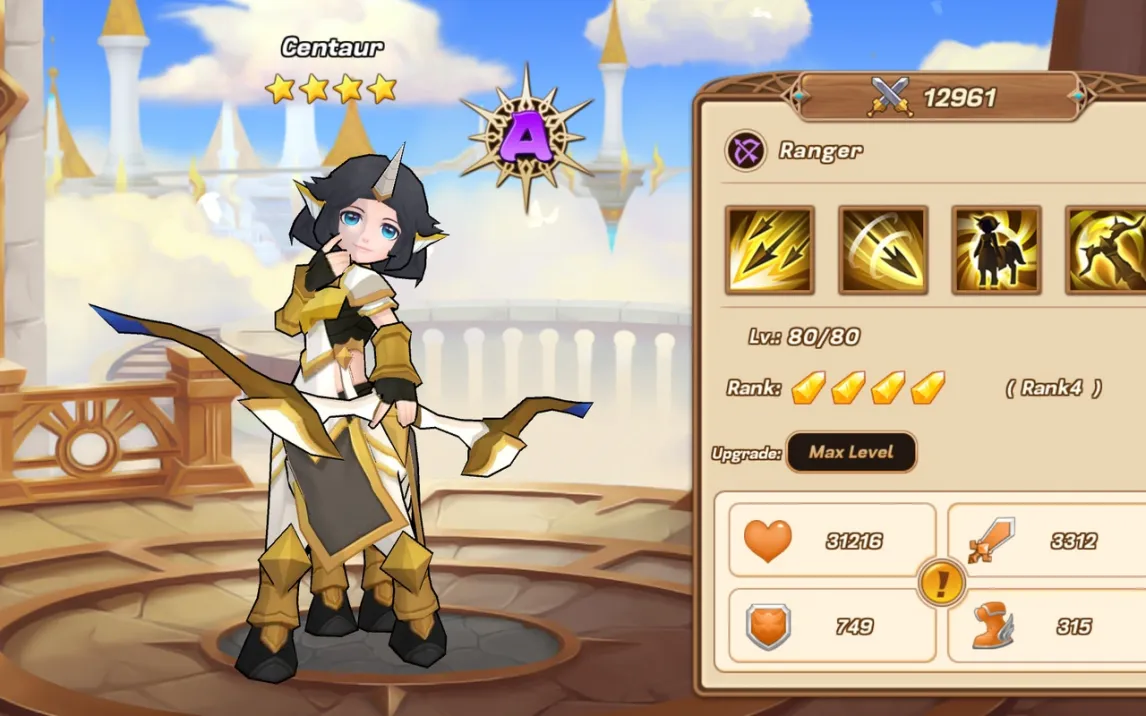Select the bow skill icon

1106,250
